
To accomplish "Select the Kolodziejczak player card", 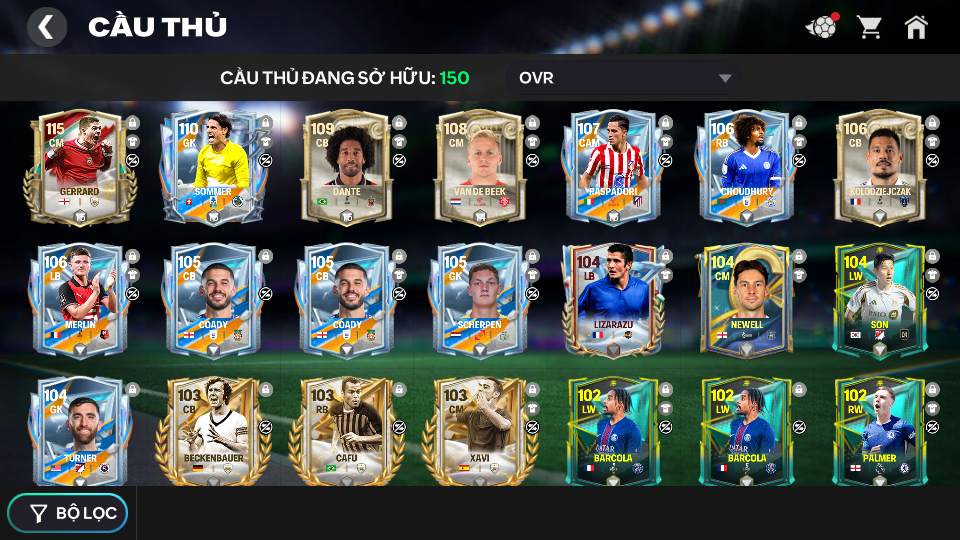I will pyautogui.click(x=878, y=167).
